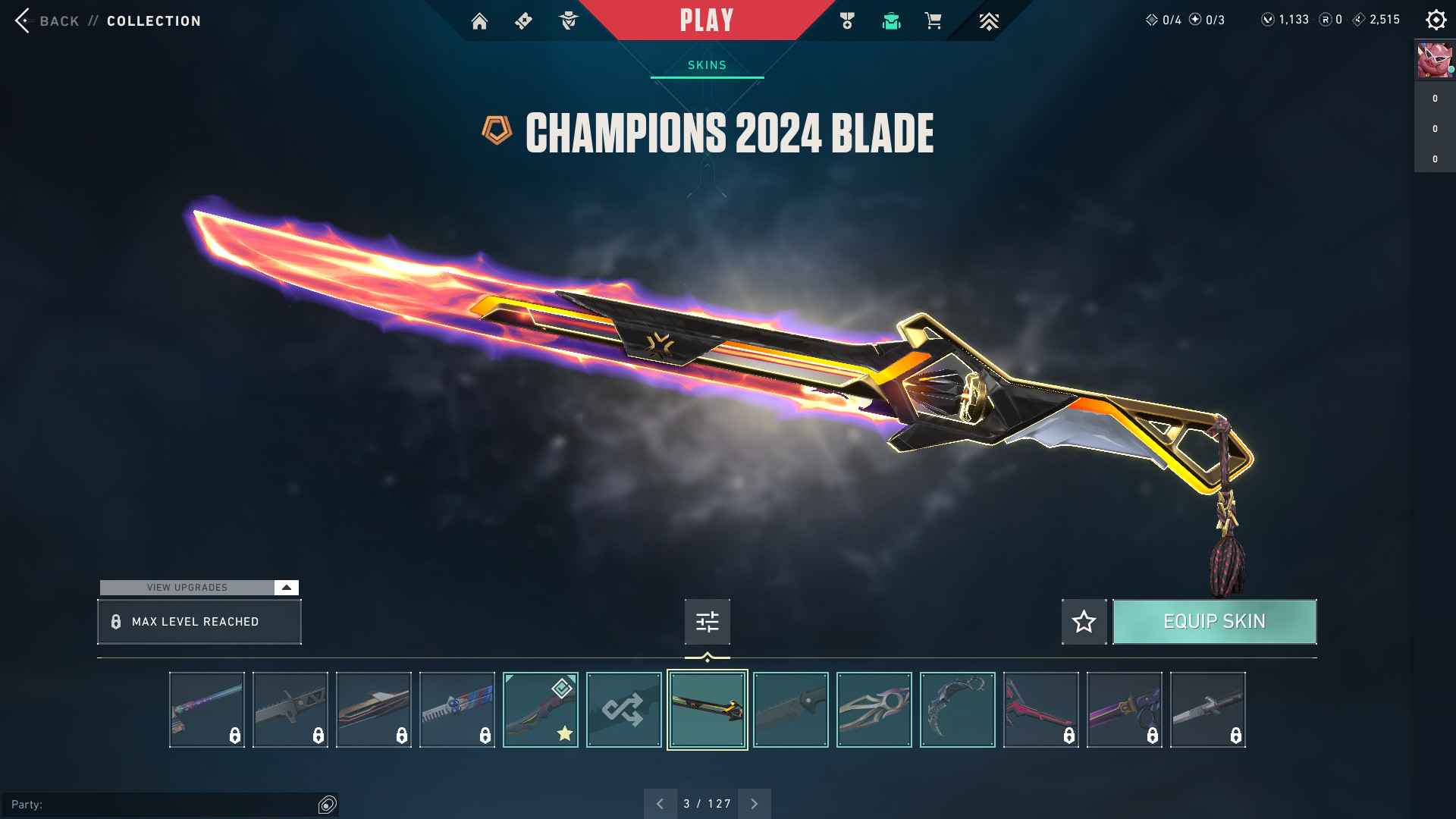Open the settings gear
The width and height of the screenshot is (1456, 819).
click(1436, 20)
